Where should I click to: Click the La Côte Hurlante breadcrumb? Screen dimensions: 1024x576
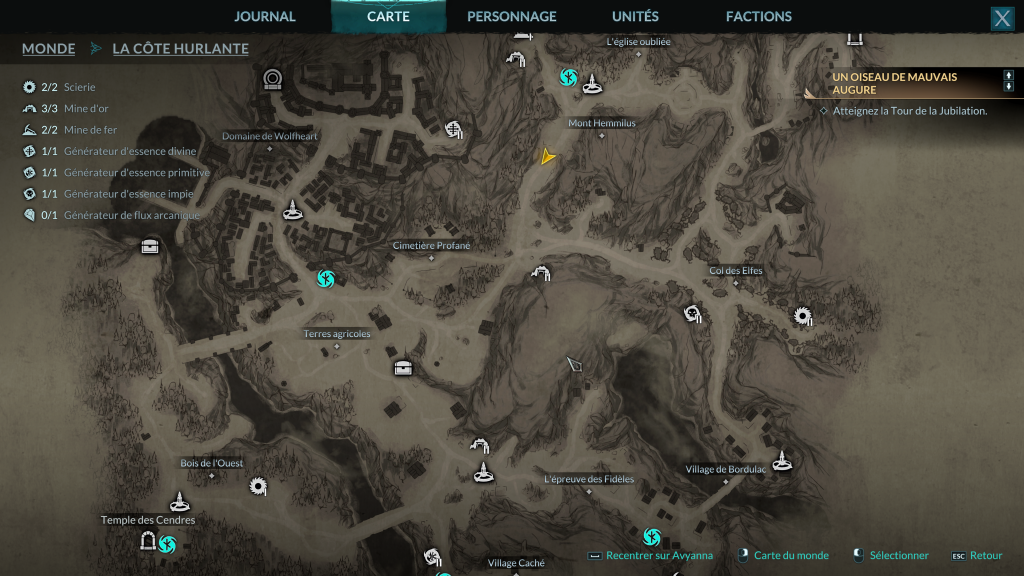coord(180,48)
